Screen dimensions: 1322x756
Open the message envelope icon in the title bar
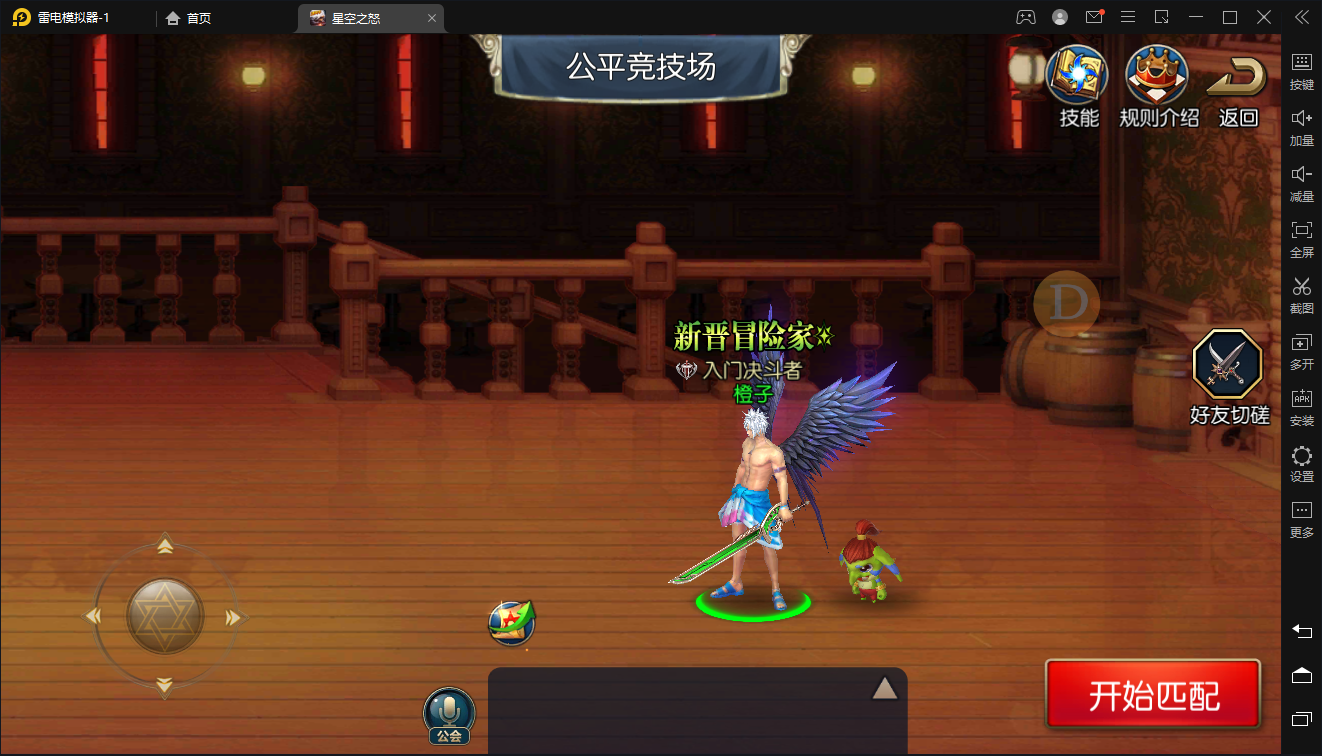coord(1092,16)
